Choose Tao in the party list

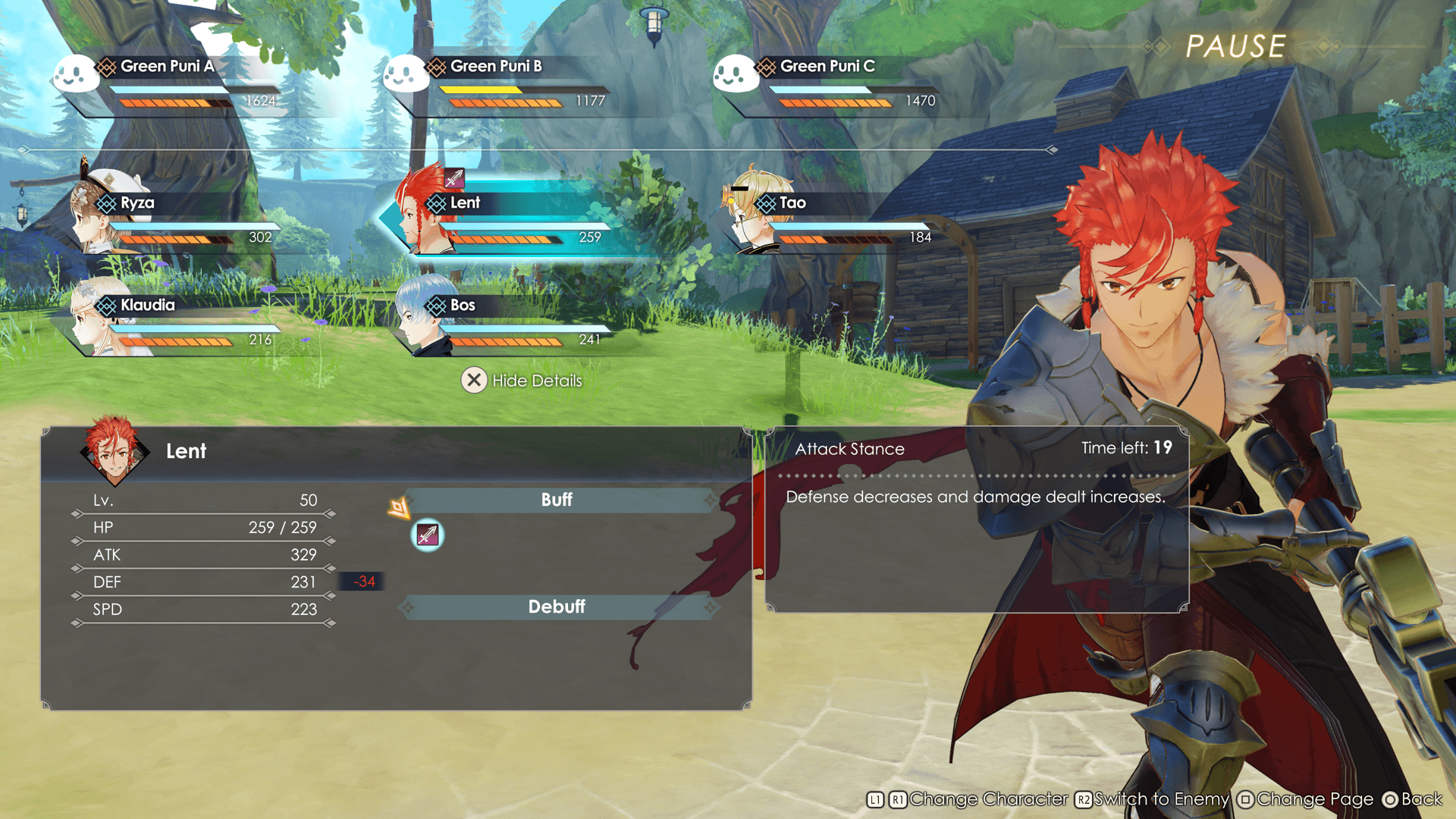(x=833, y=218)
